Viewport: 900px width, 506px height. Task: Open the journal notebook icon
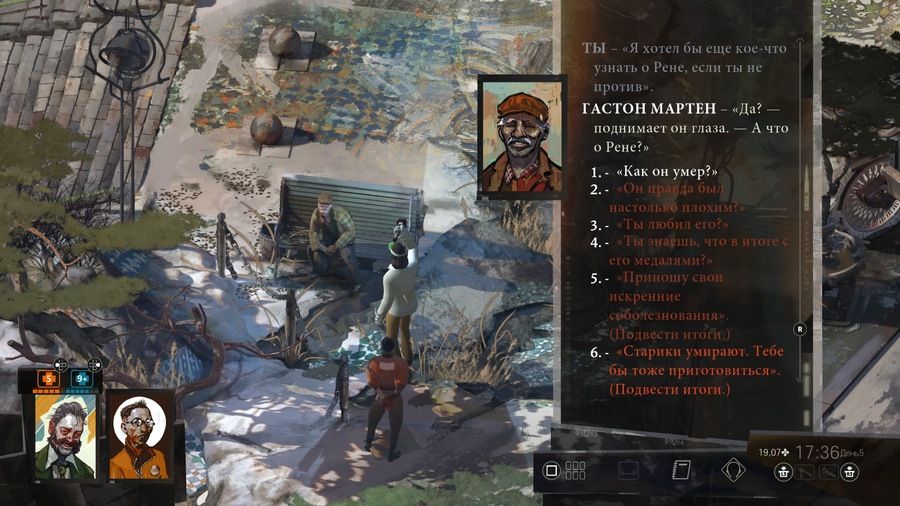[682, 470]
